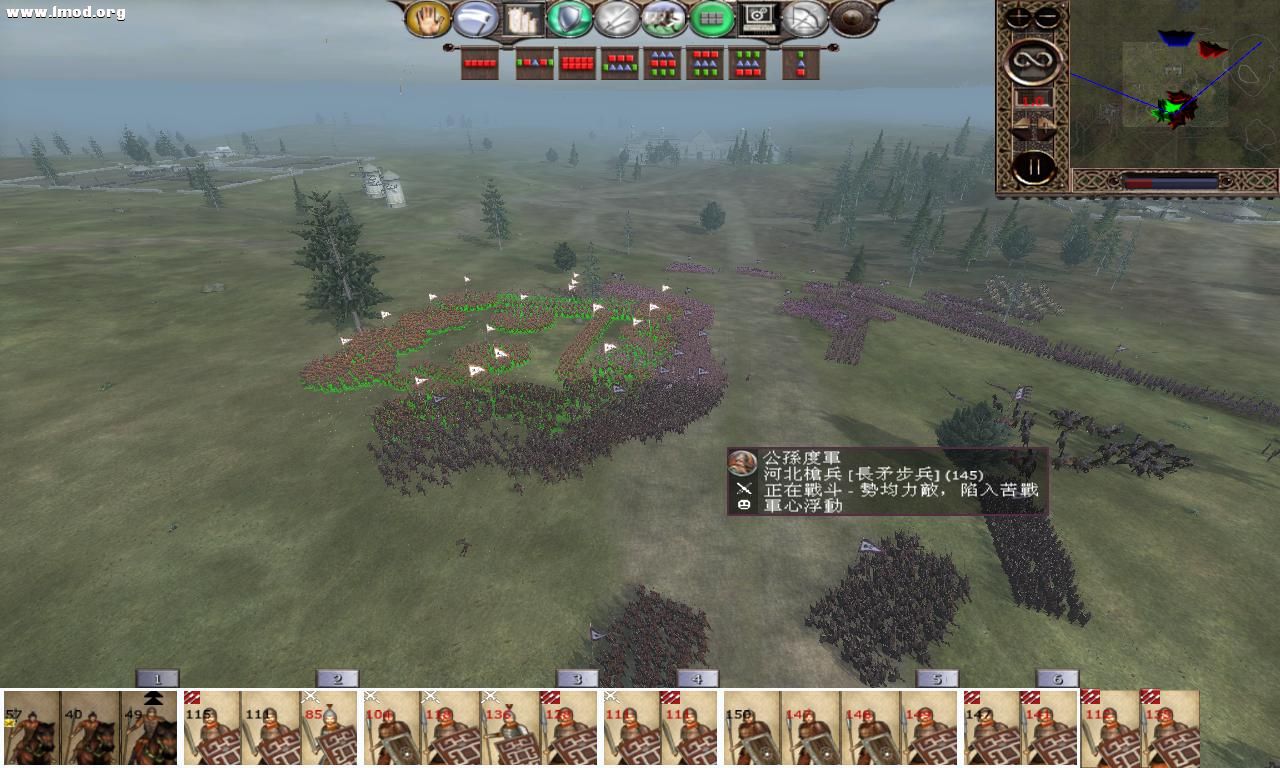Open the battlefield camera mode icon
Screen dimensions: 1280x768
point(760,20)
